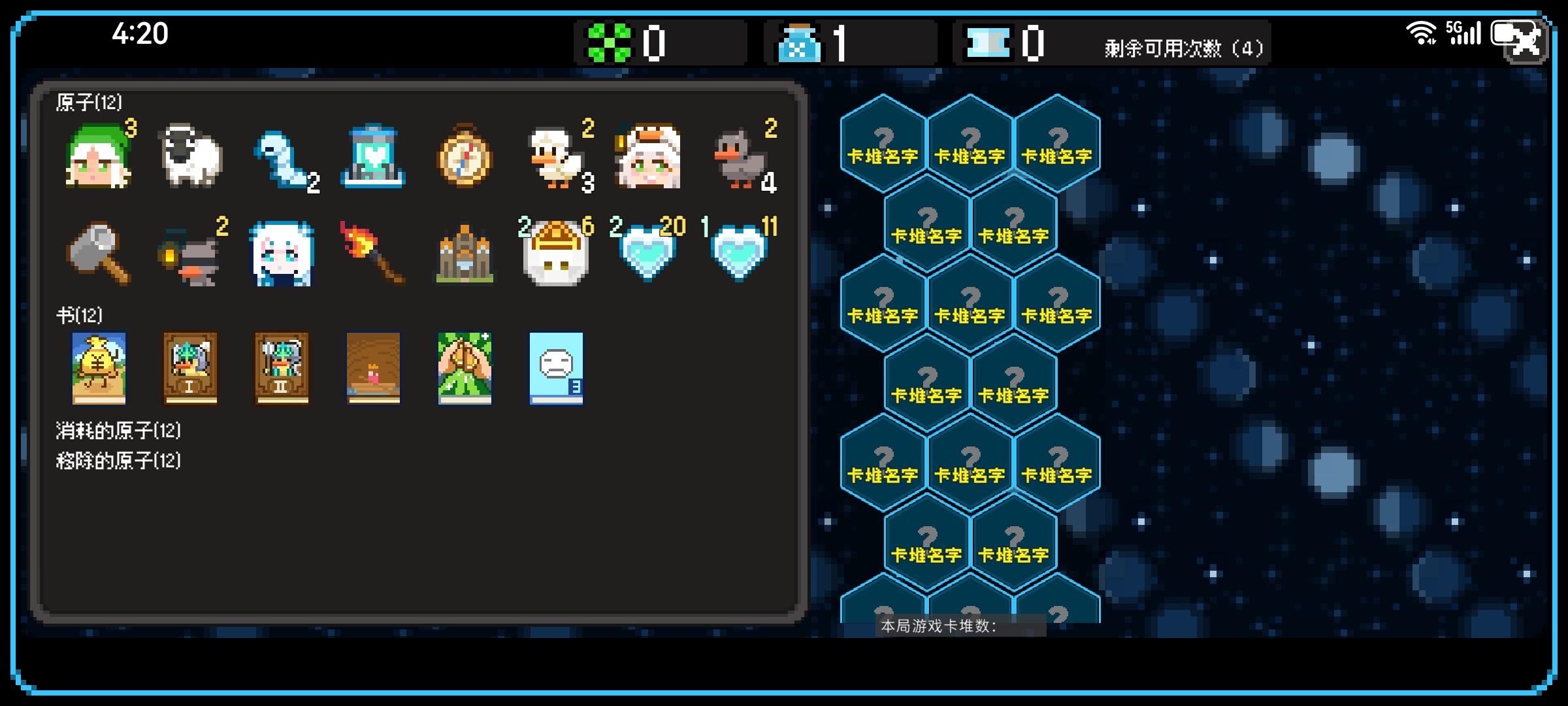
Task: Open the money bag book card
Action: click(99, 368)
